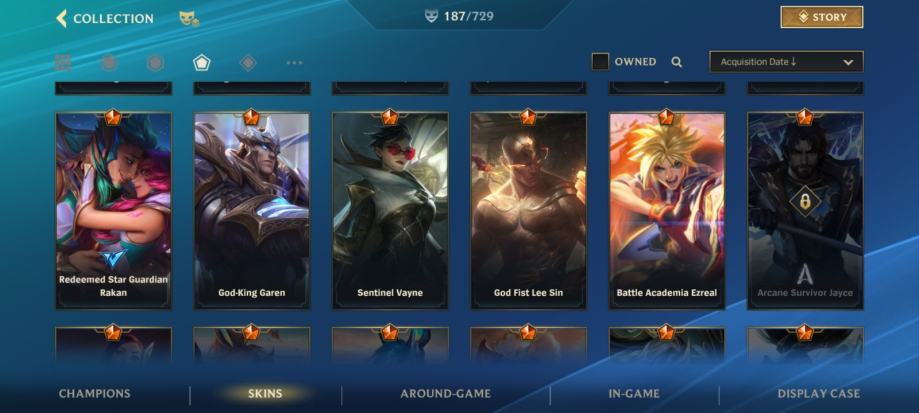Choose the God Fist Lee Sin skin

[528, 210]
